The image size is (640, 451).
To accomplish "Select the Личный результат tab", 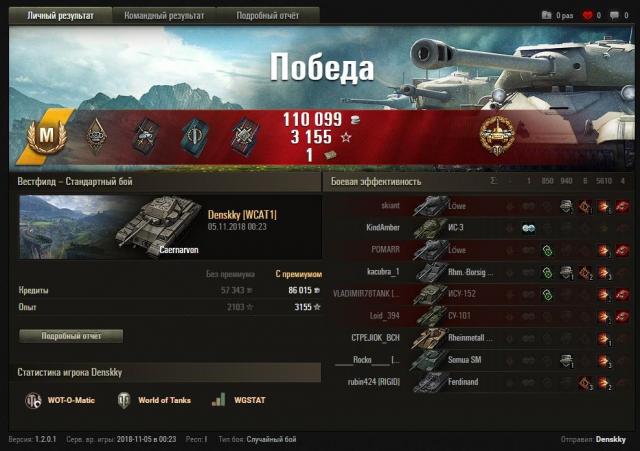I will 55,16.
